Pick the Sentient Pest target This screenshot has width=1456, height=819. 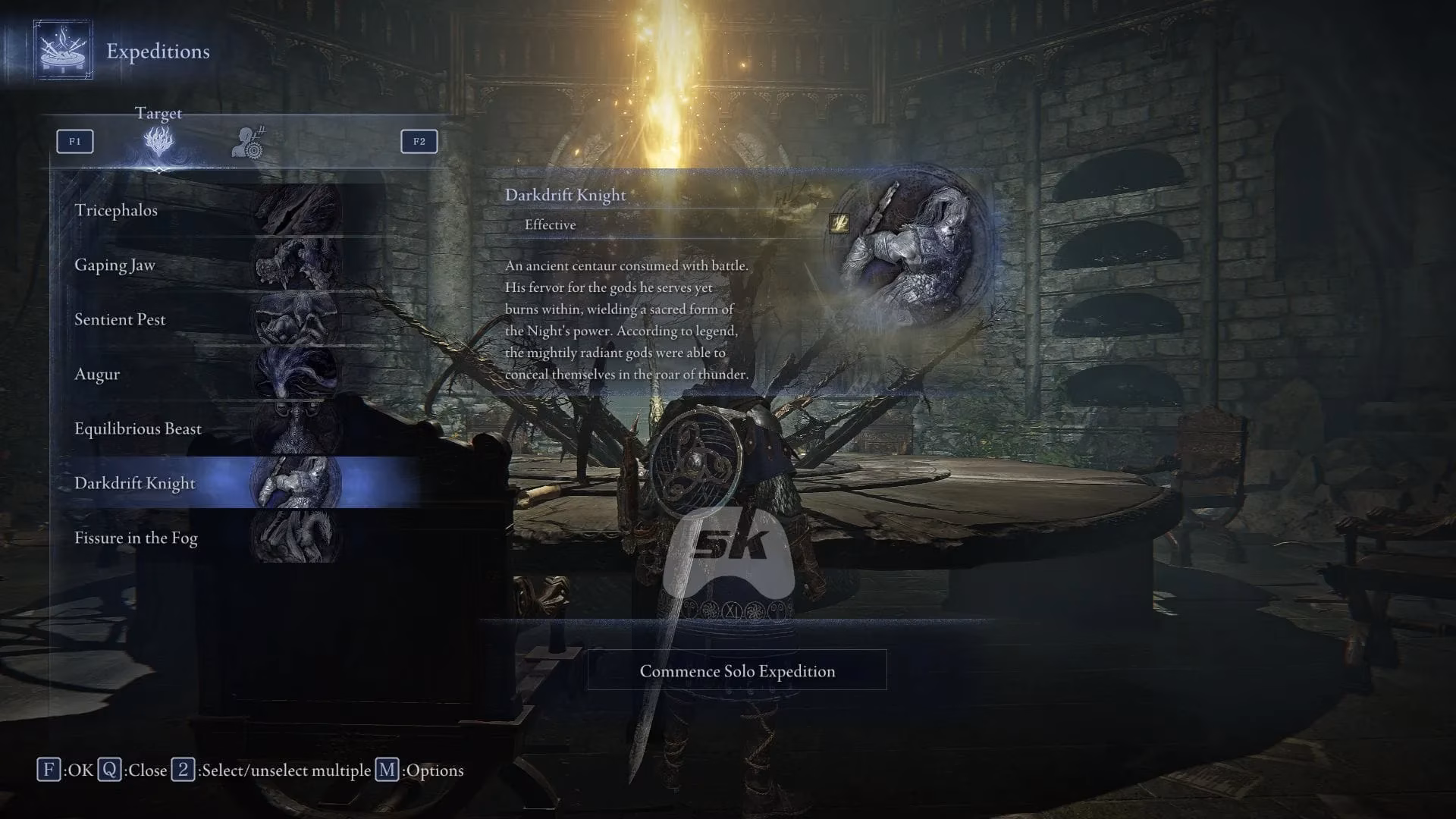coord(205,319)
